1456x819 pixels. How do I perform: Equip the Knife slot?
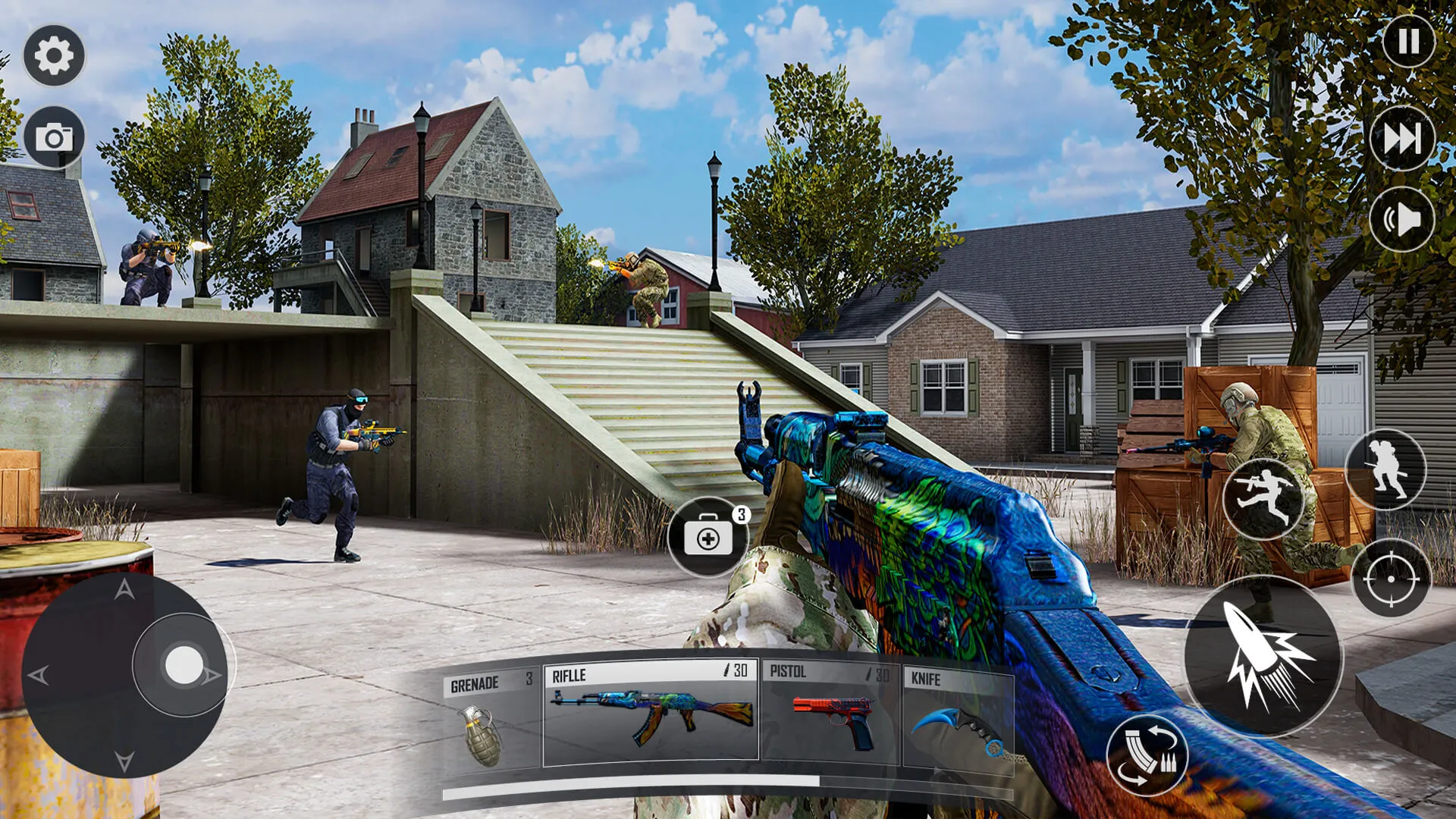click(x=959, y=717)
